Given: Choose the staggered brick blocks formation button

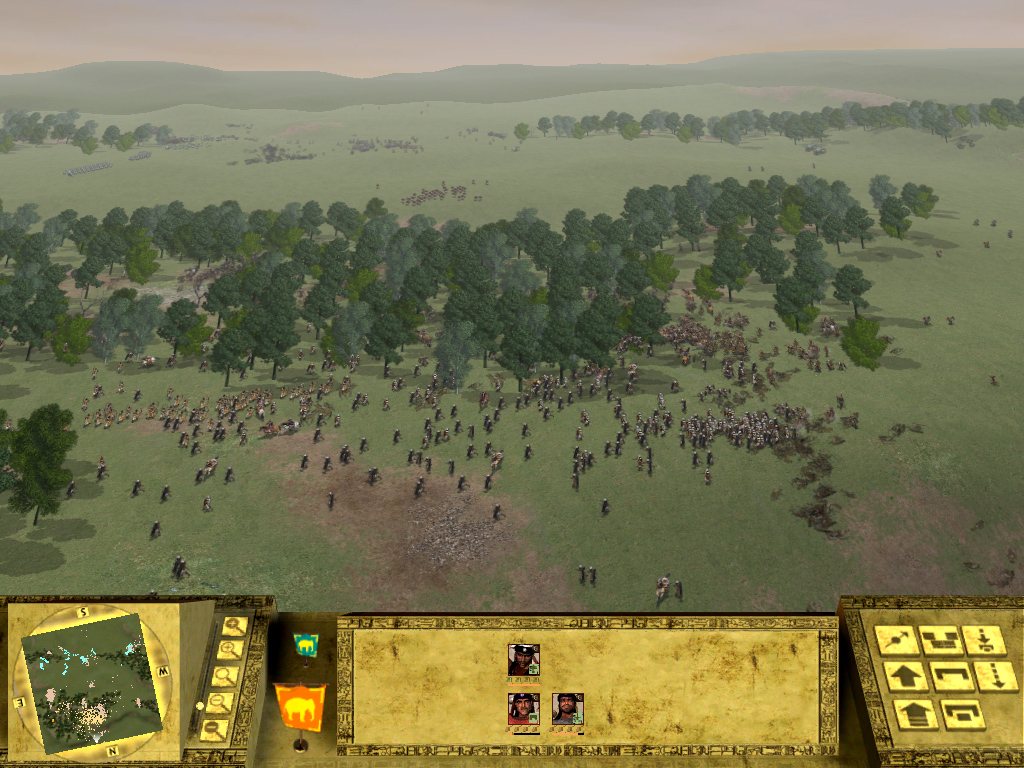Looking at the screenshot, I should [x=940, y=640].
